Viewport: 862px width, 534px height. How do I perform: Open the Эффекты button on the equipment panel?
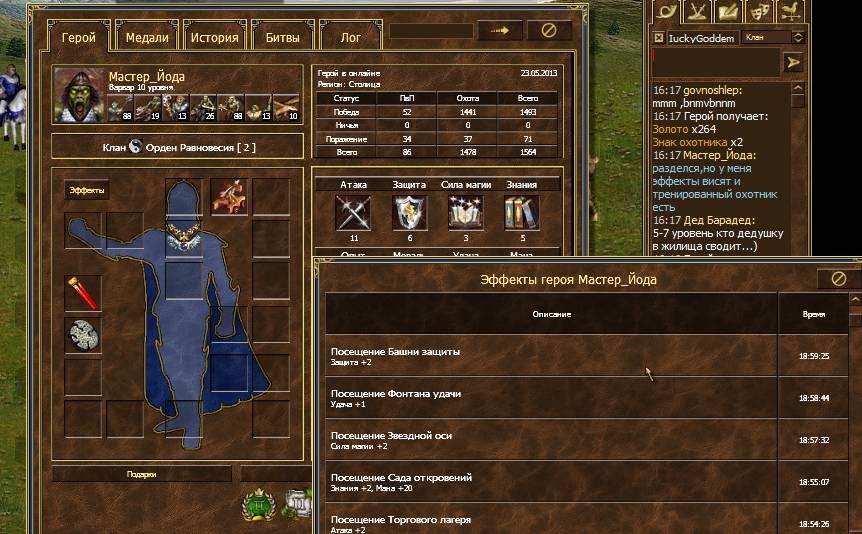click(x=86, y=190)
